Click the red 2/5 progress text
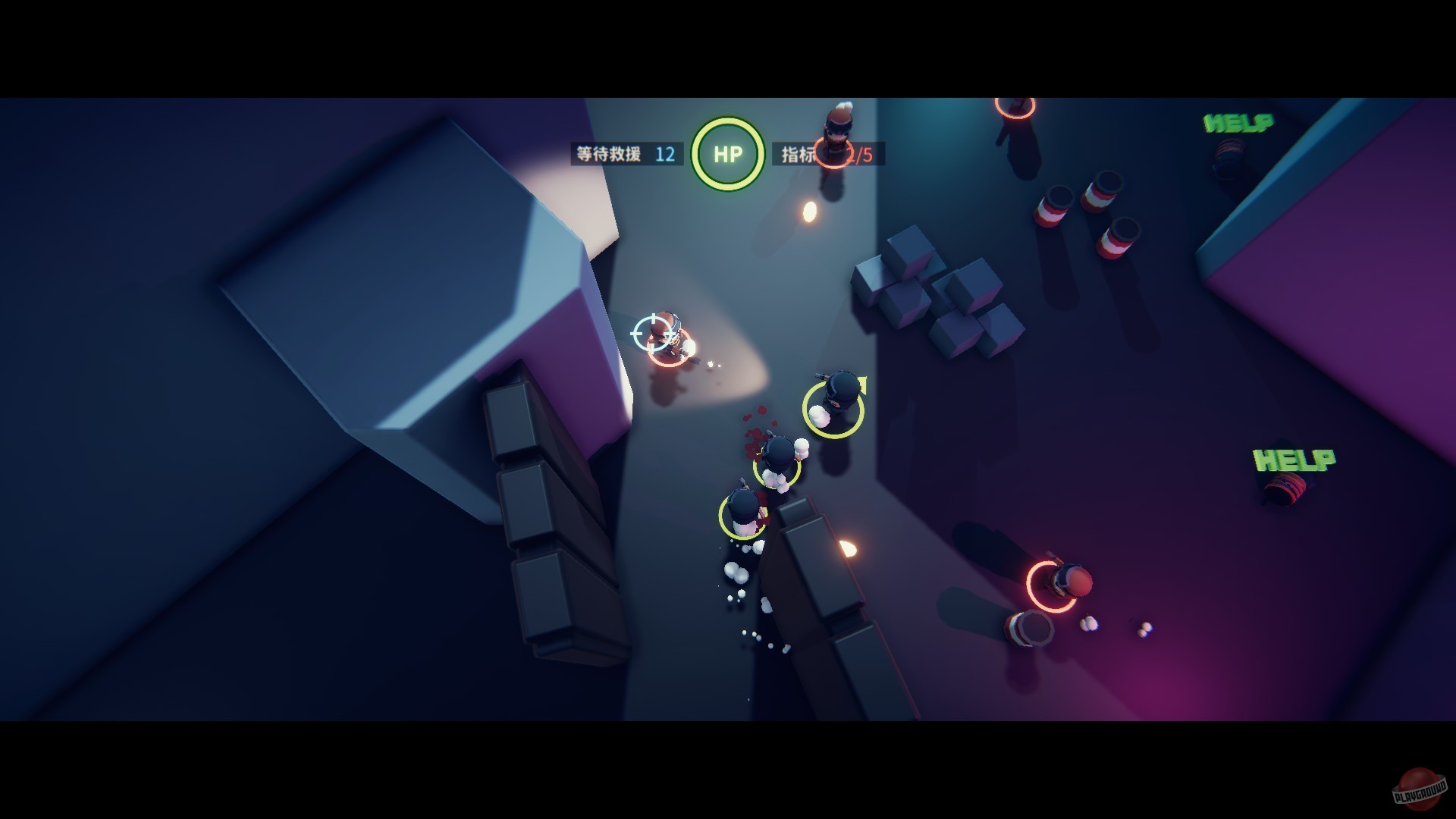Image resolution: width=1456 pixels, height=819 pixels. click(858, 153)
